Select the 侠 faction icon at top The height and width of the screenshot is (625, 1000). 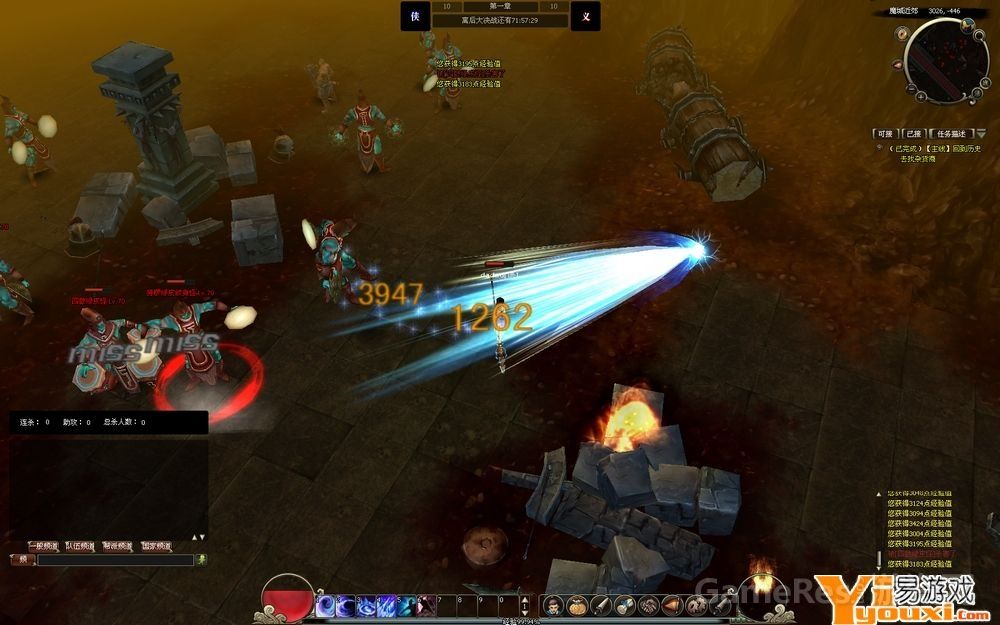(x=415, y=16)
